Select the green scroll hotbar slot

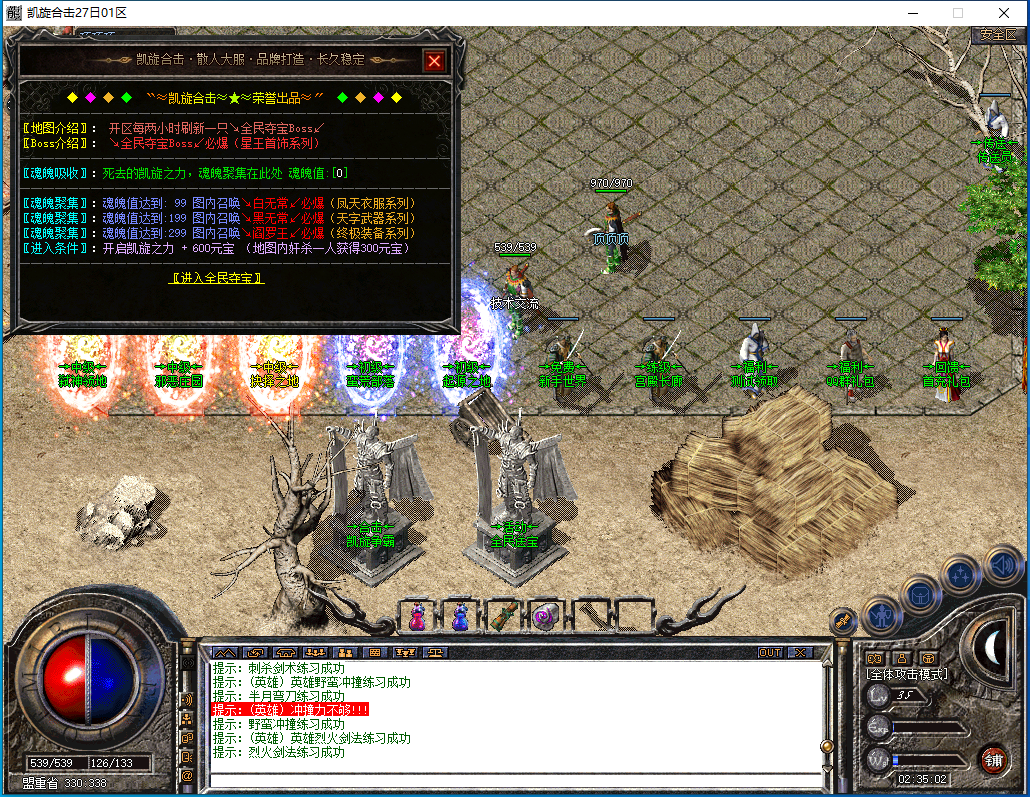click(503, 617)
